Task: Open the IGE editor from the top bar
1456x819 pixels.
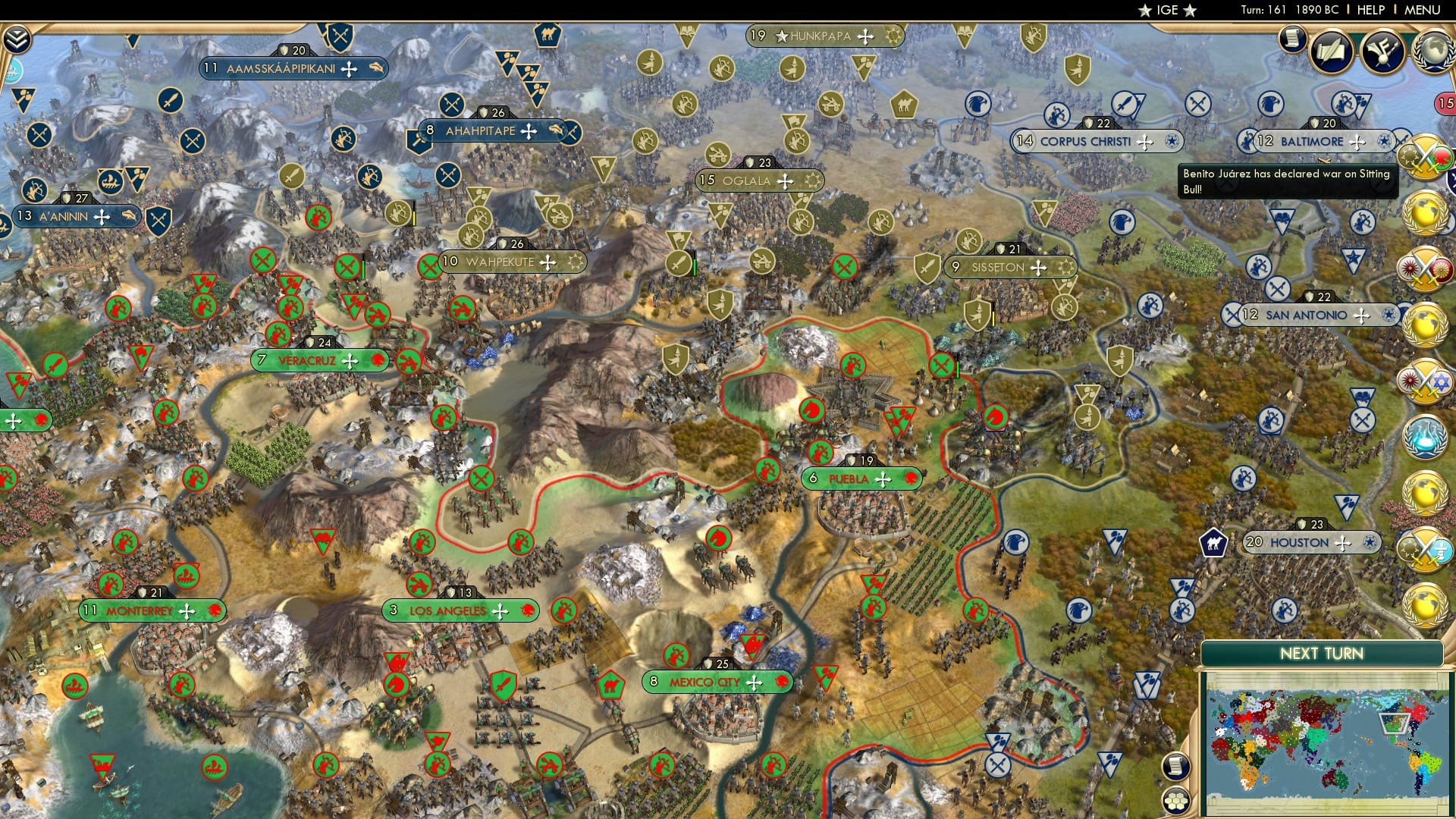Action: tap(1168, 10)
